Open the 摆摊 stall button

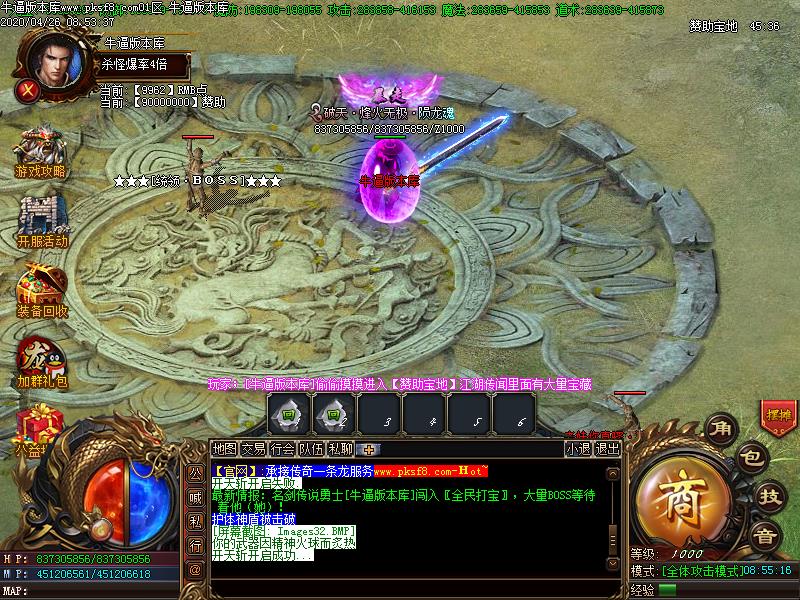pyautogui.click(x=778, y=414)
